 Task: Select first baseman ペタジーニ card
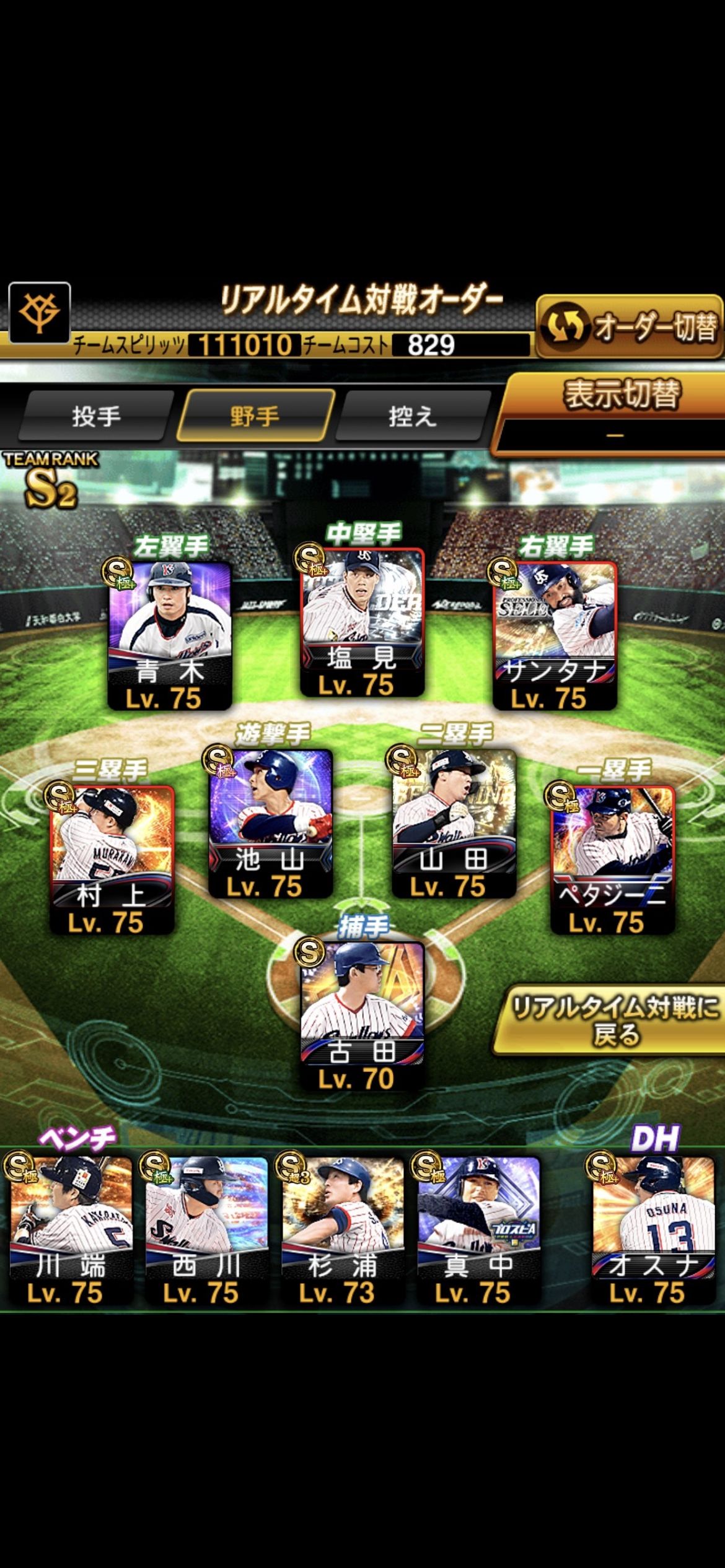tap(612, 859)
